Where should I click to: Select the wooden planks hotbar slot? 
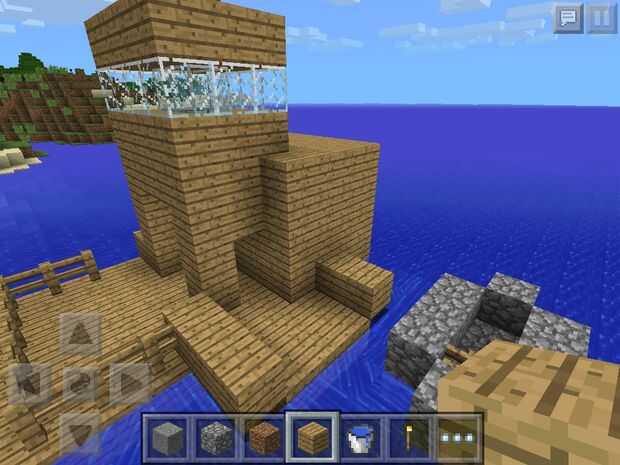pyautogui.click(x=312, y=437)
